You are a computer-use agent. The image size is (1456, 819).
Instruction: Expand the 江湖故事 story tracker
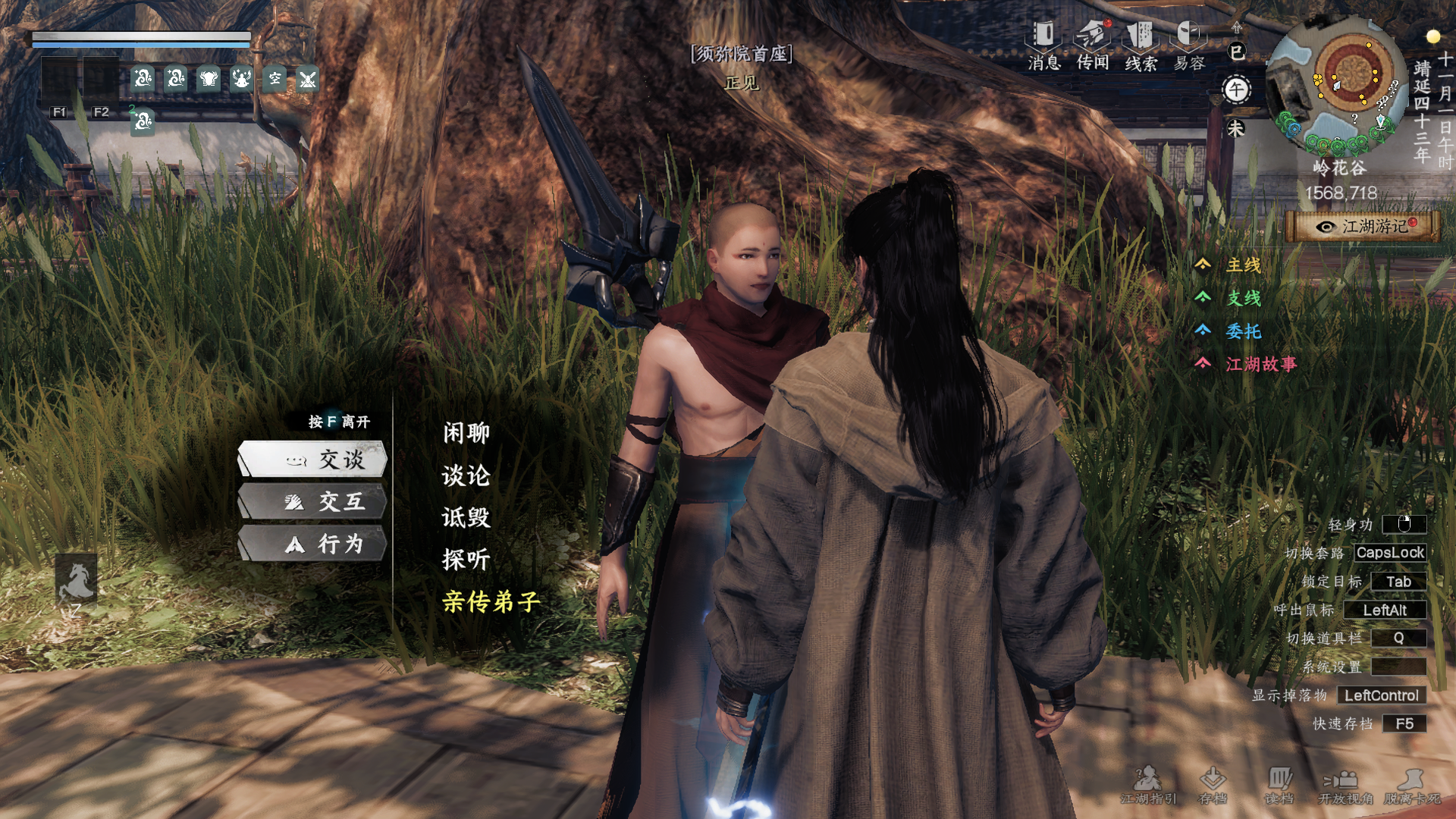coord(1260,365)
